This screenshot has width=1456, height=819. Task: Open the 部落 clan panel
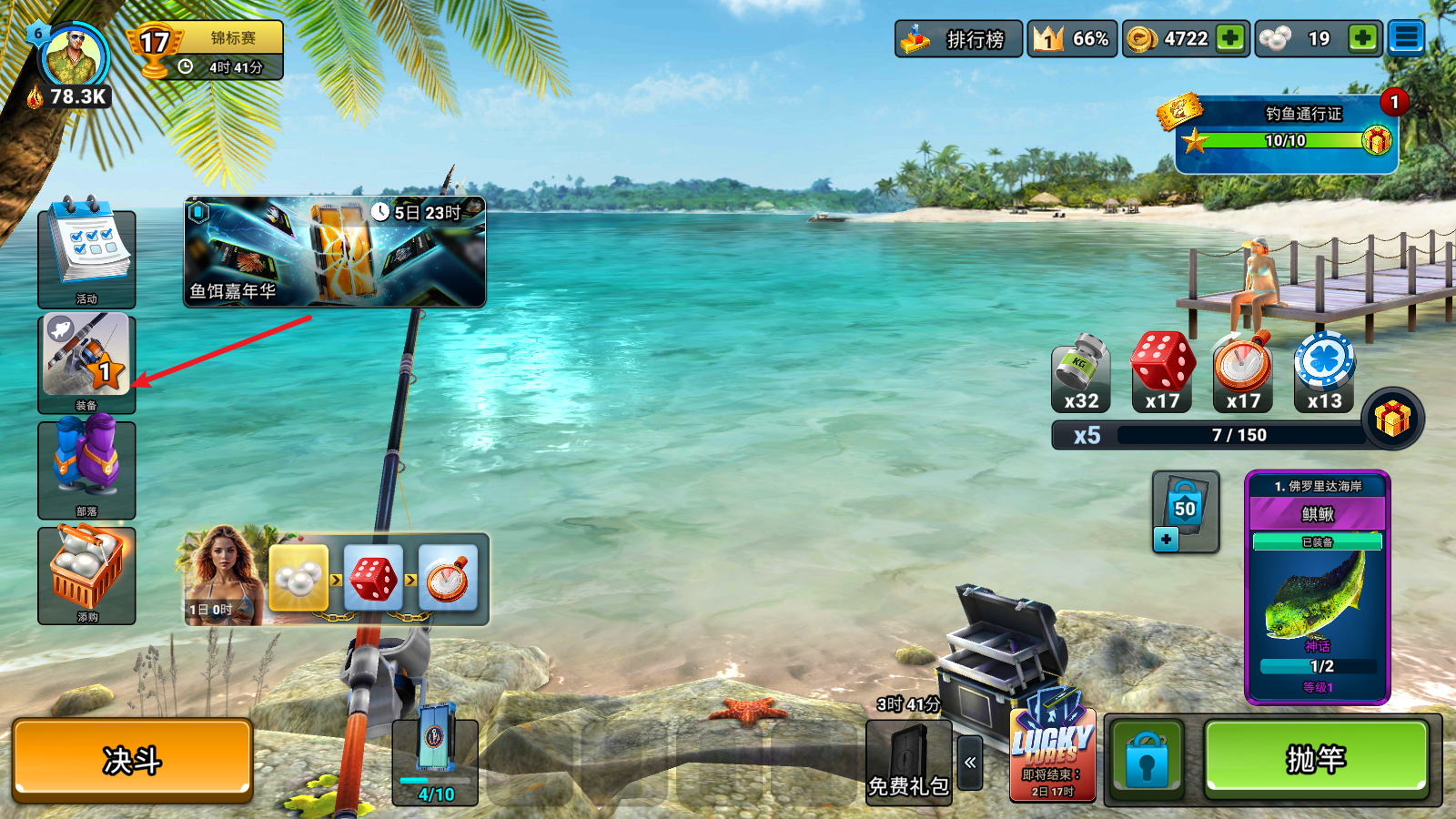pyautogui.click(x=86, y=467)
